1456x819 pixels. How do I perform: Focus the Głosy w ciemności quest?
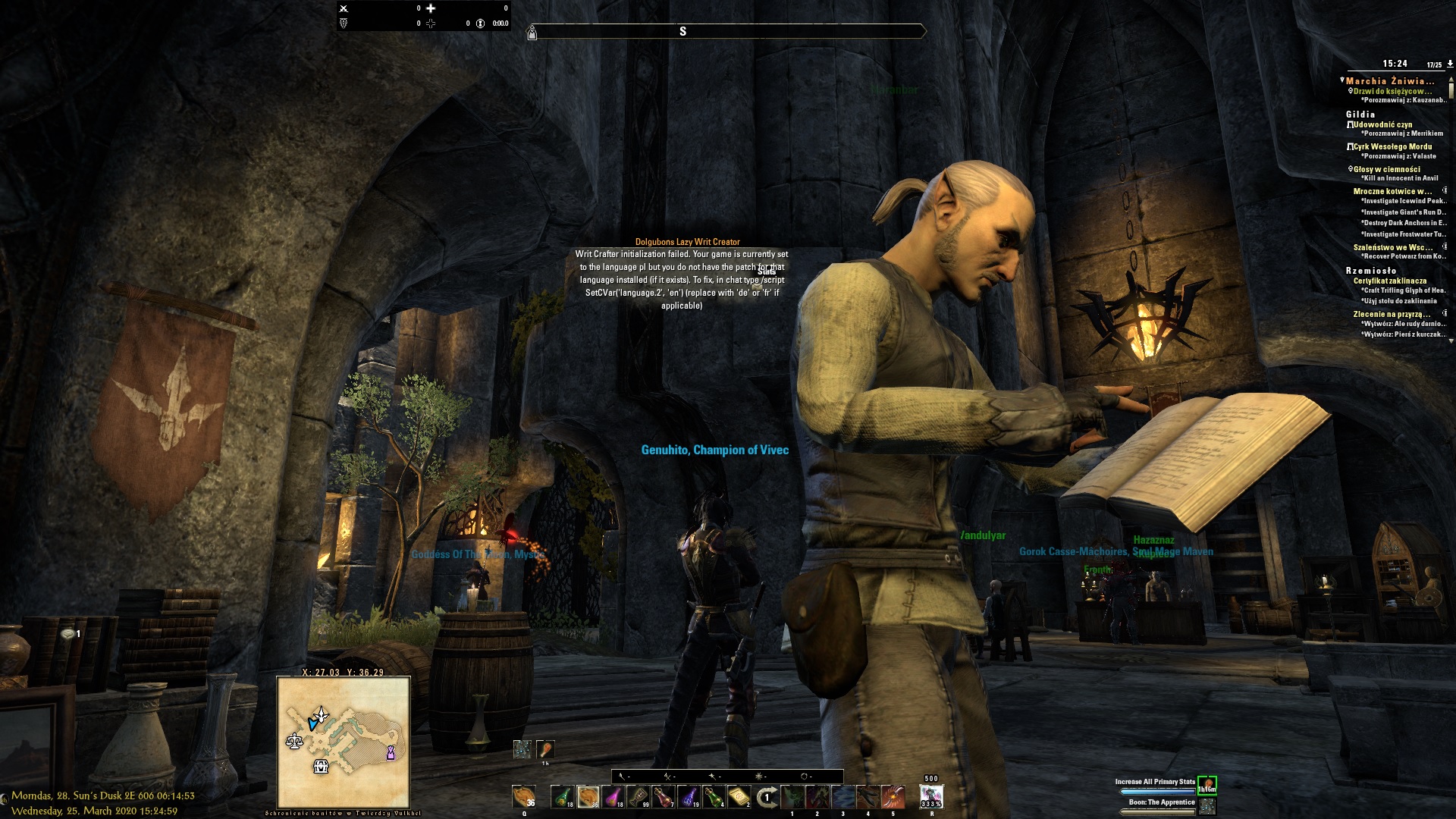[1386, 169]
